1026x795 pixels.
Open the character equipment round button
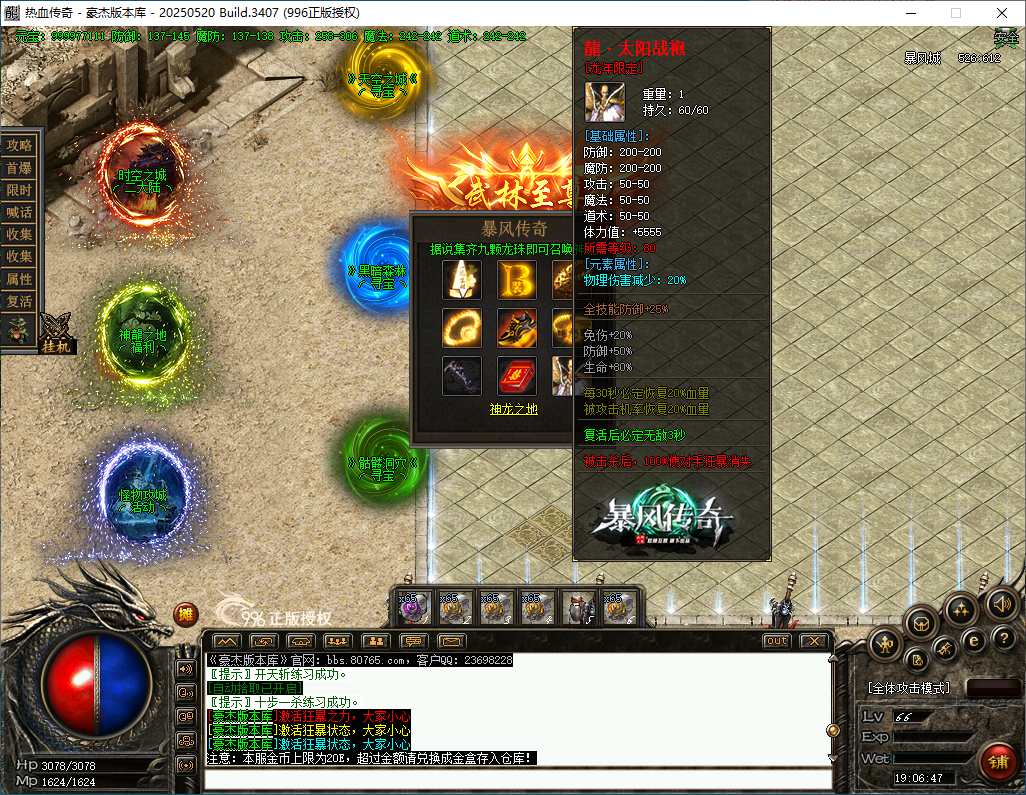[x=886, y=645]
